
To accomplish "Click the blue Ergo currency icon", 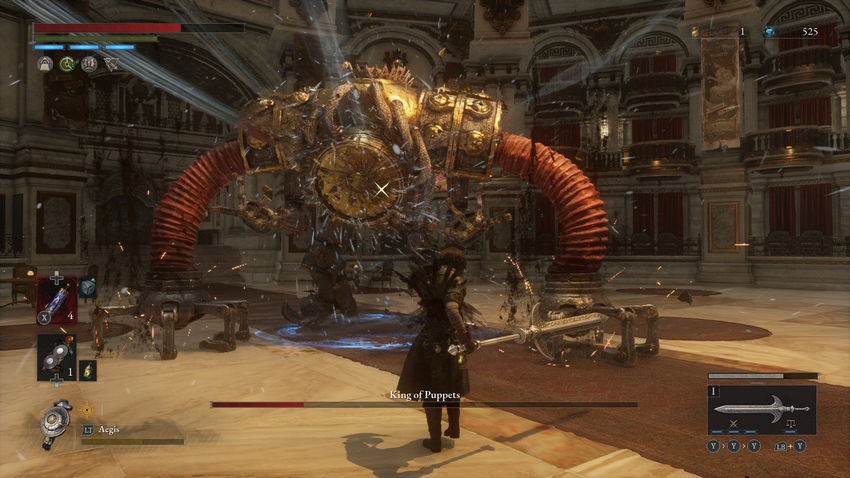I will point(769,32).
